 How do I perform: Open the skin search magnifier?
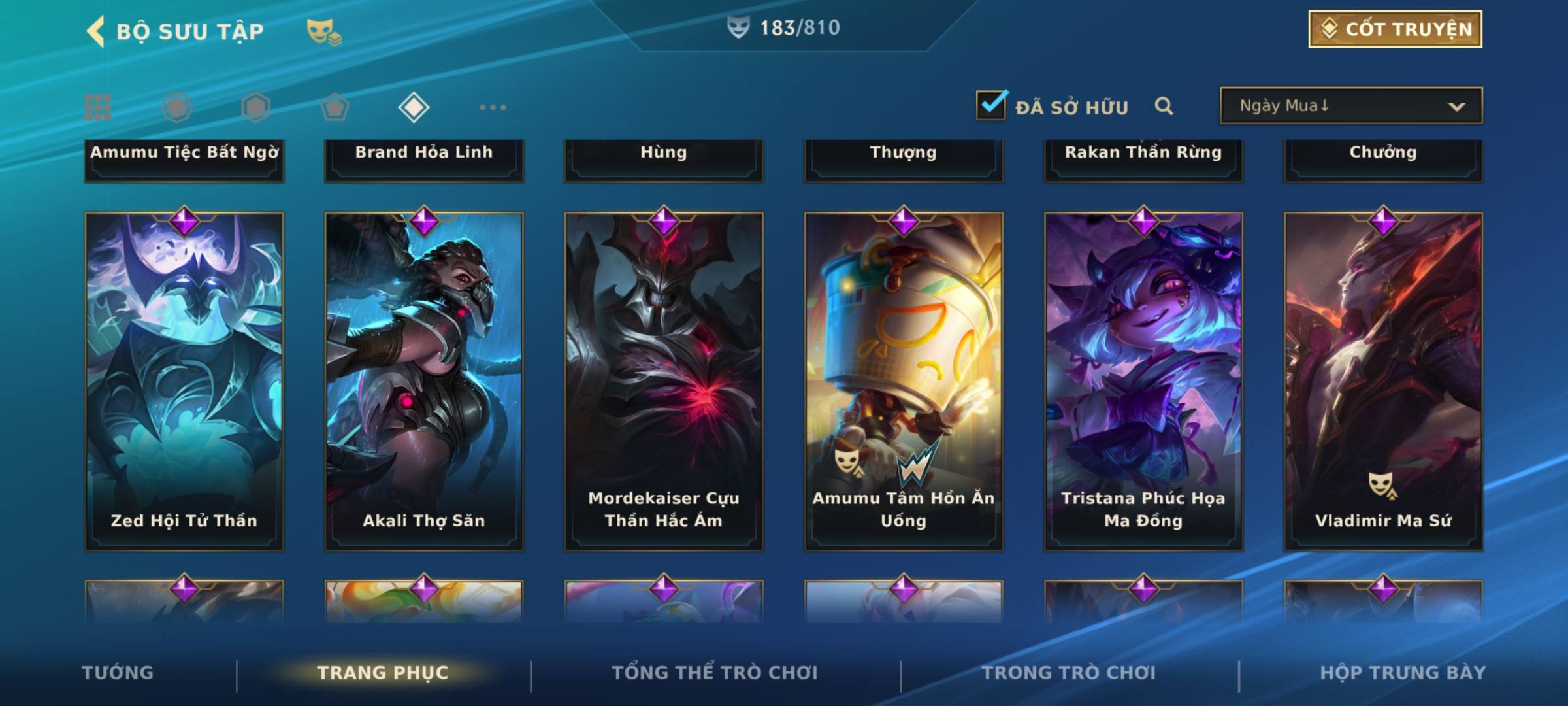(1164, 106)
